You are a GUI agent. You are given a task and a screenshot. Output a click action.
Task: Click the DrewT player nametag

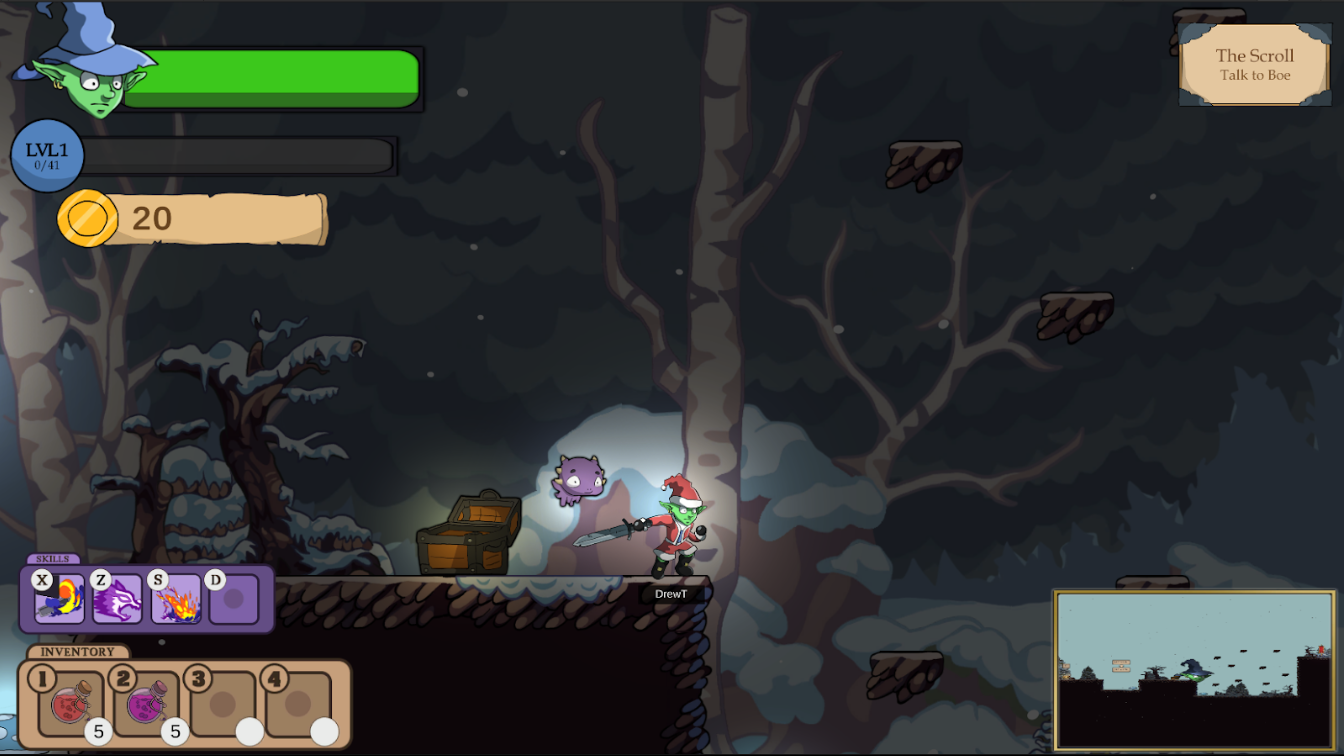coord(674,591)
